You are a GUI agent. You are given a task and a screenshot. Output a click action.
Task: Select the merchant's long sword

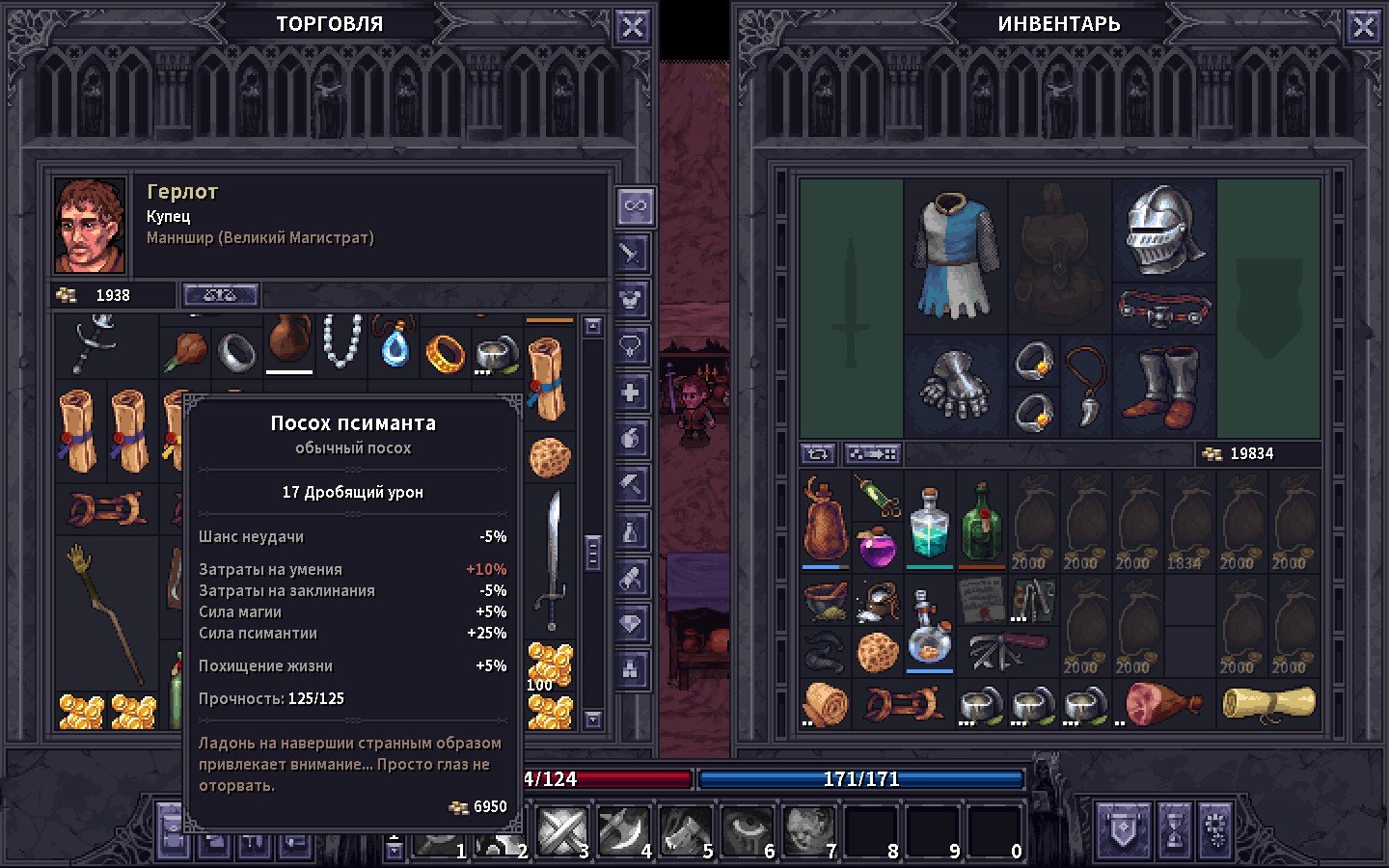(x=552, y=559)
